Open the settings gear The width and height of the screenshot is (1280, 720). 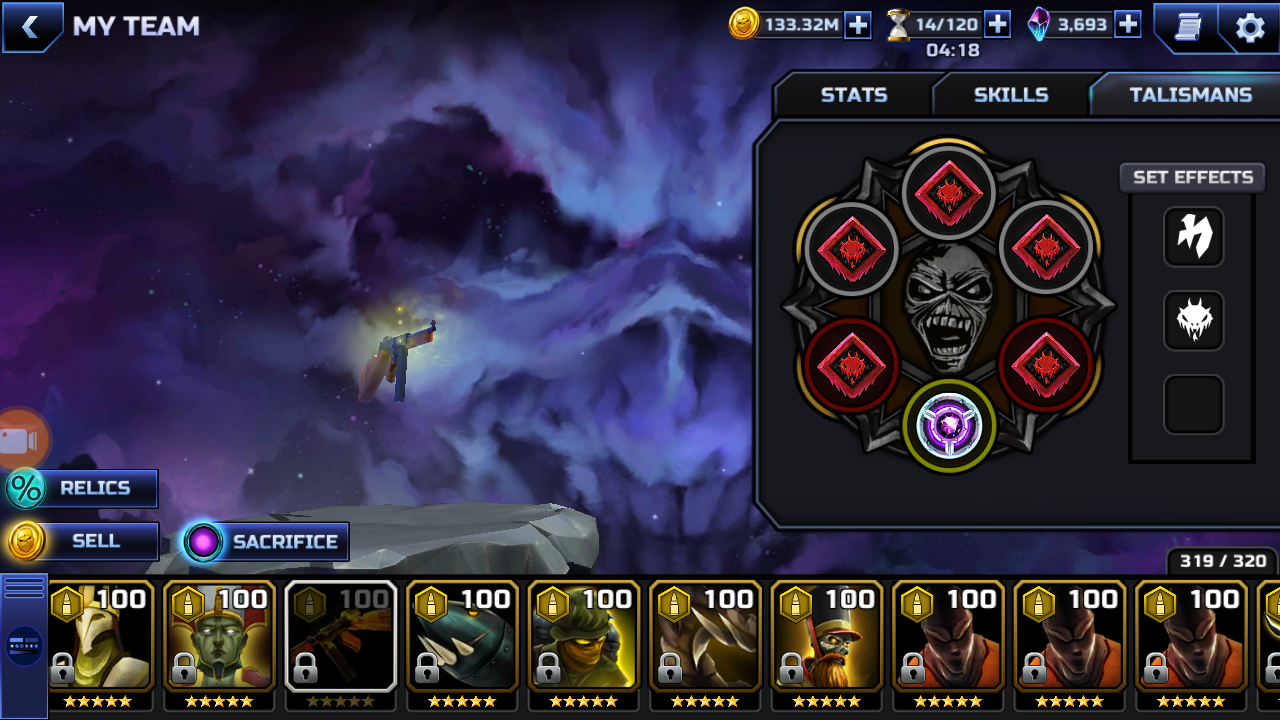[1250, 27]
